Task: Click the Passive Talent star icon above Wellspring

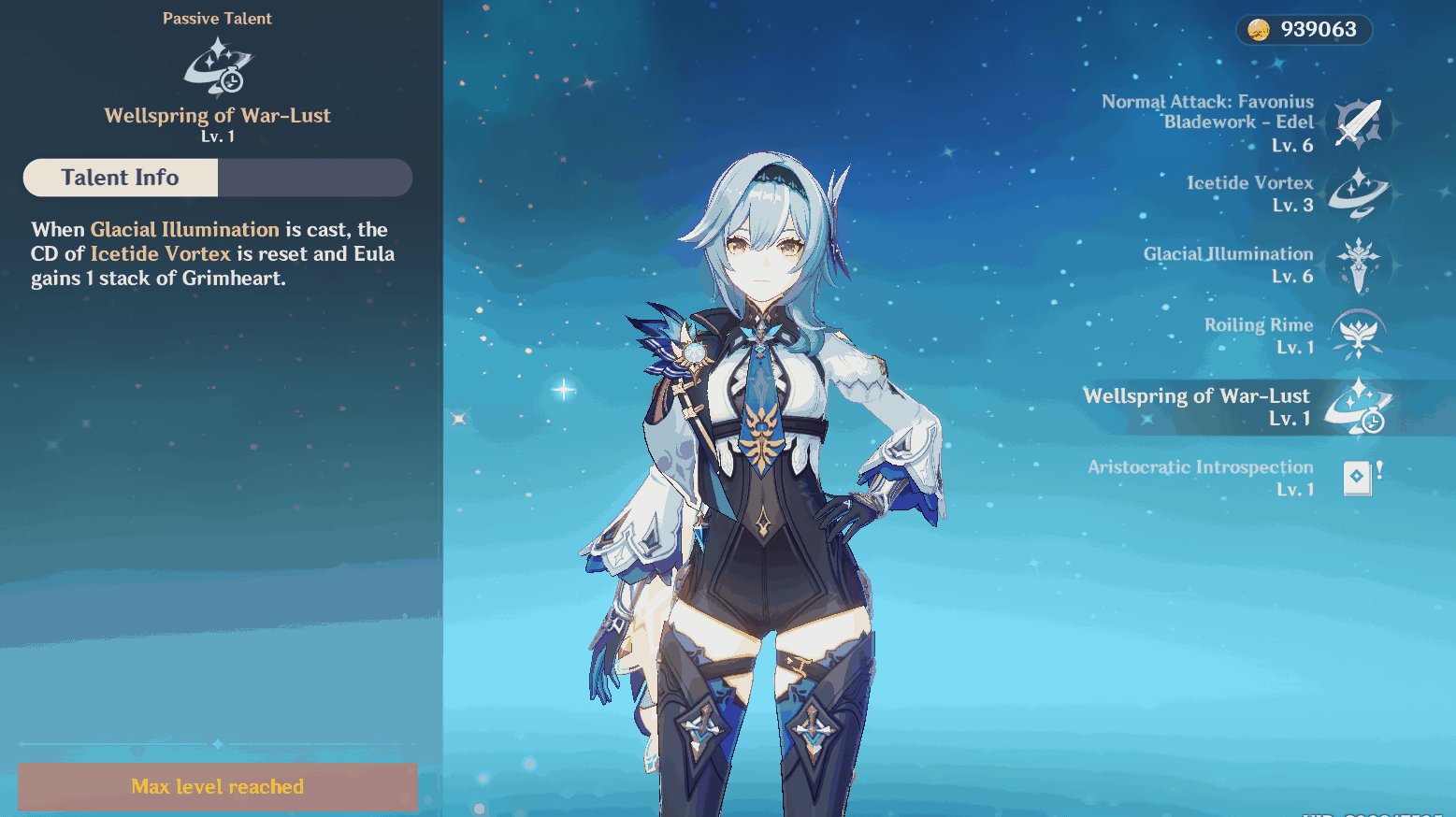Action: point(217,67)
